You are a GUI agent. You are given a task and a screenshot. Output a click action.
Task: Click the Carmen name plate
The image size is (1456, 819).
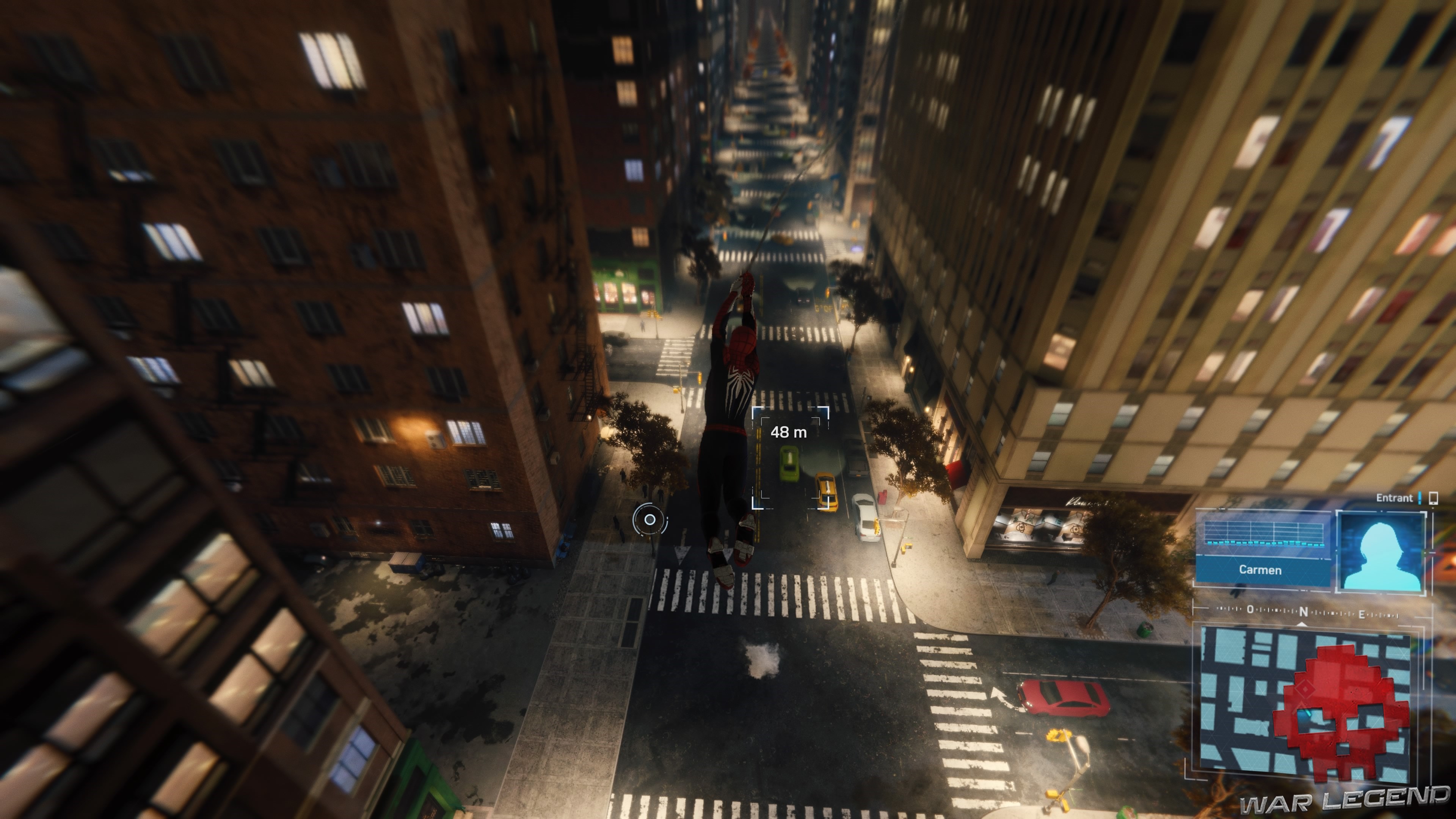pyautogui.click(x=1260, y=571)
